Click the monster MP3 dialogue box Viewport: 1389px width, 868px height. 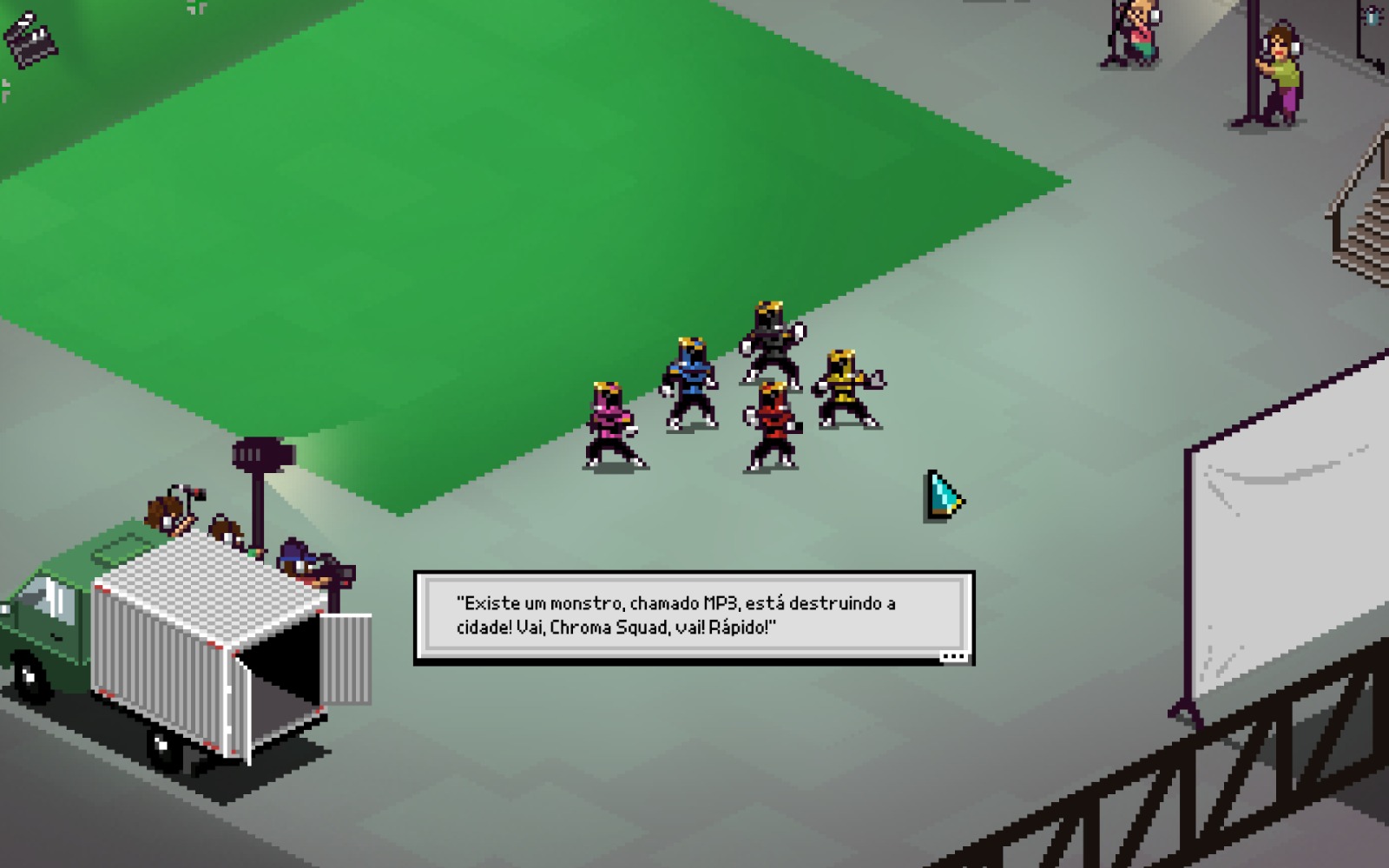click(x=694, y=615)
